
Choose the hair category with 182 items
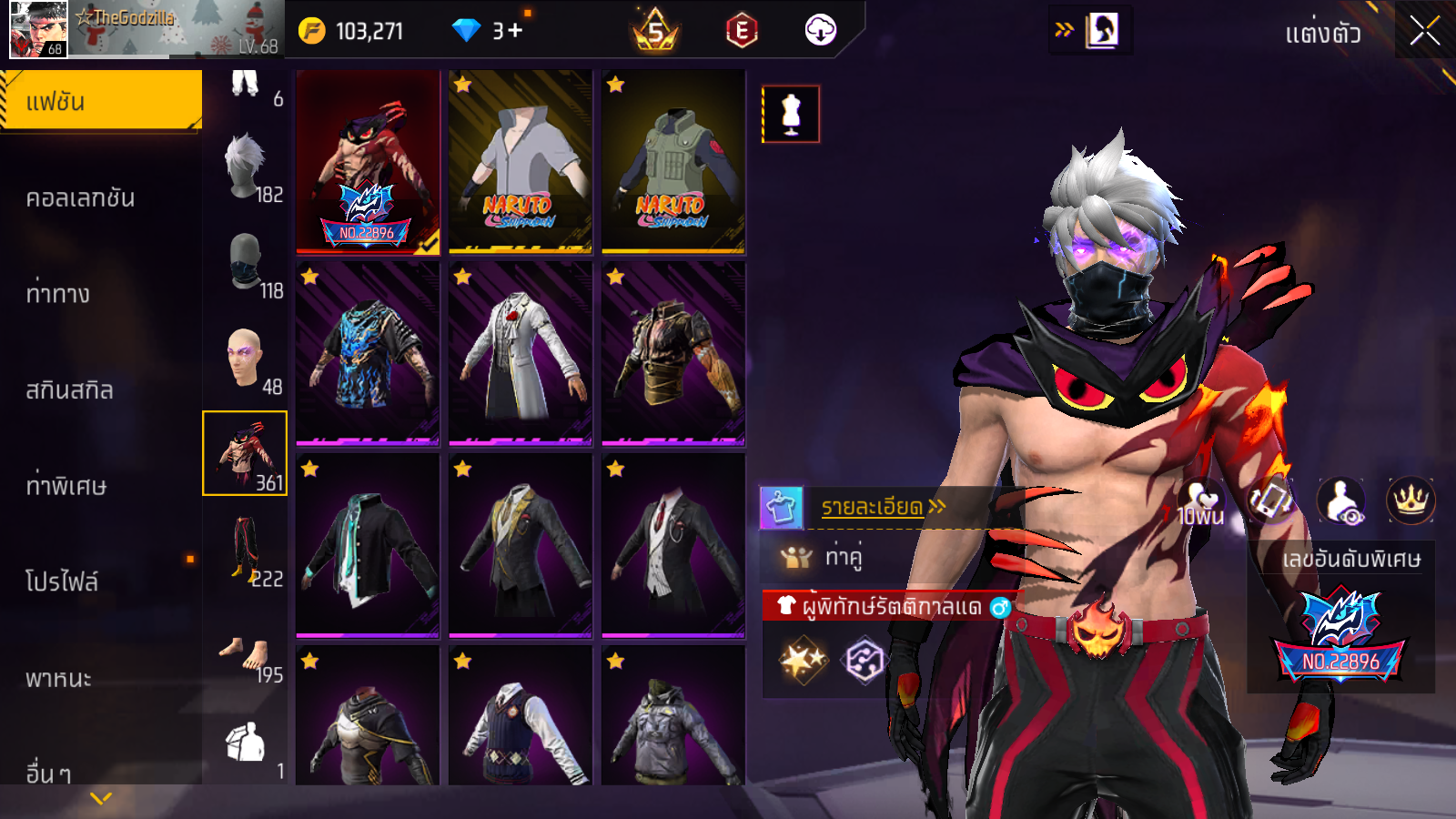click(246, 169)
